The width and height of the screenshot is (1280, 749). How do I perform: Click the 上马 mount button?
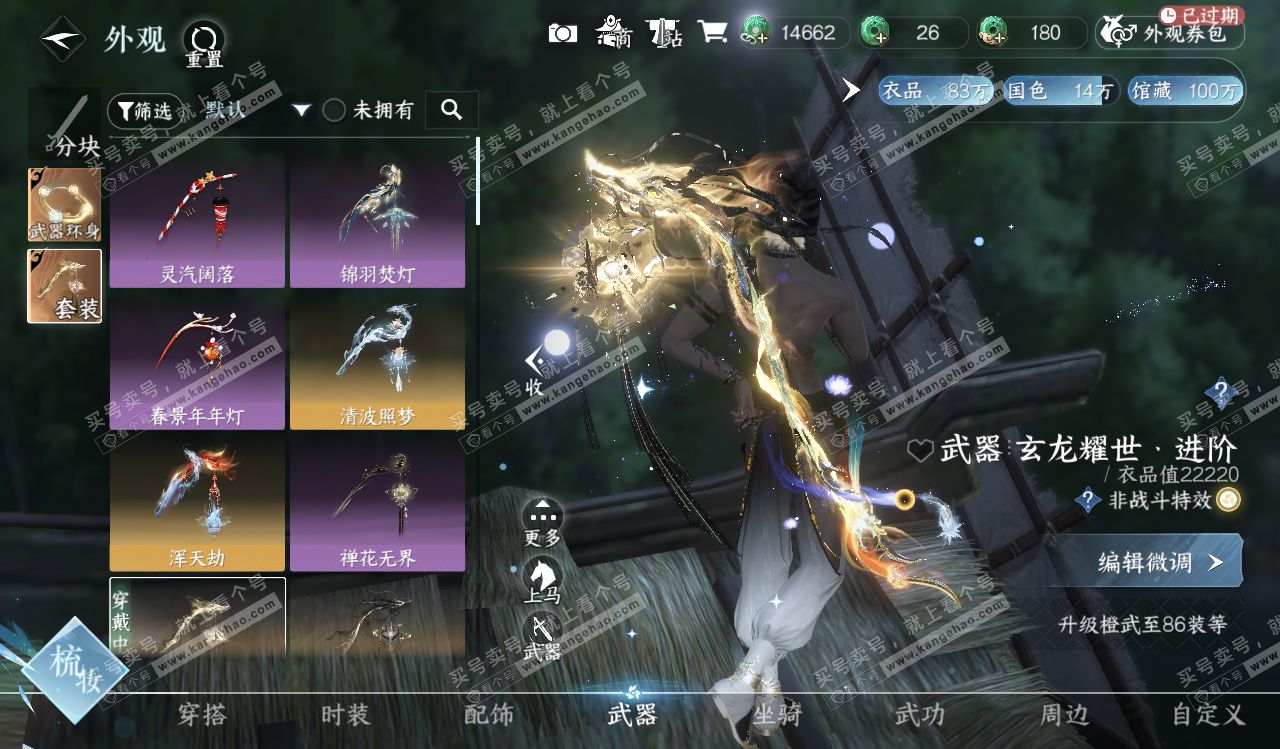point(542,580)
